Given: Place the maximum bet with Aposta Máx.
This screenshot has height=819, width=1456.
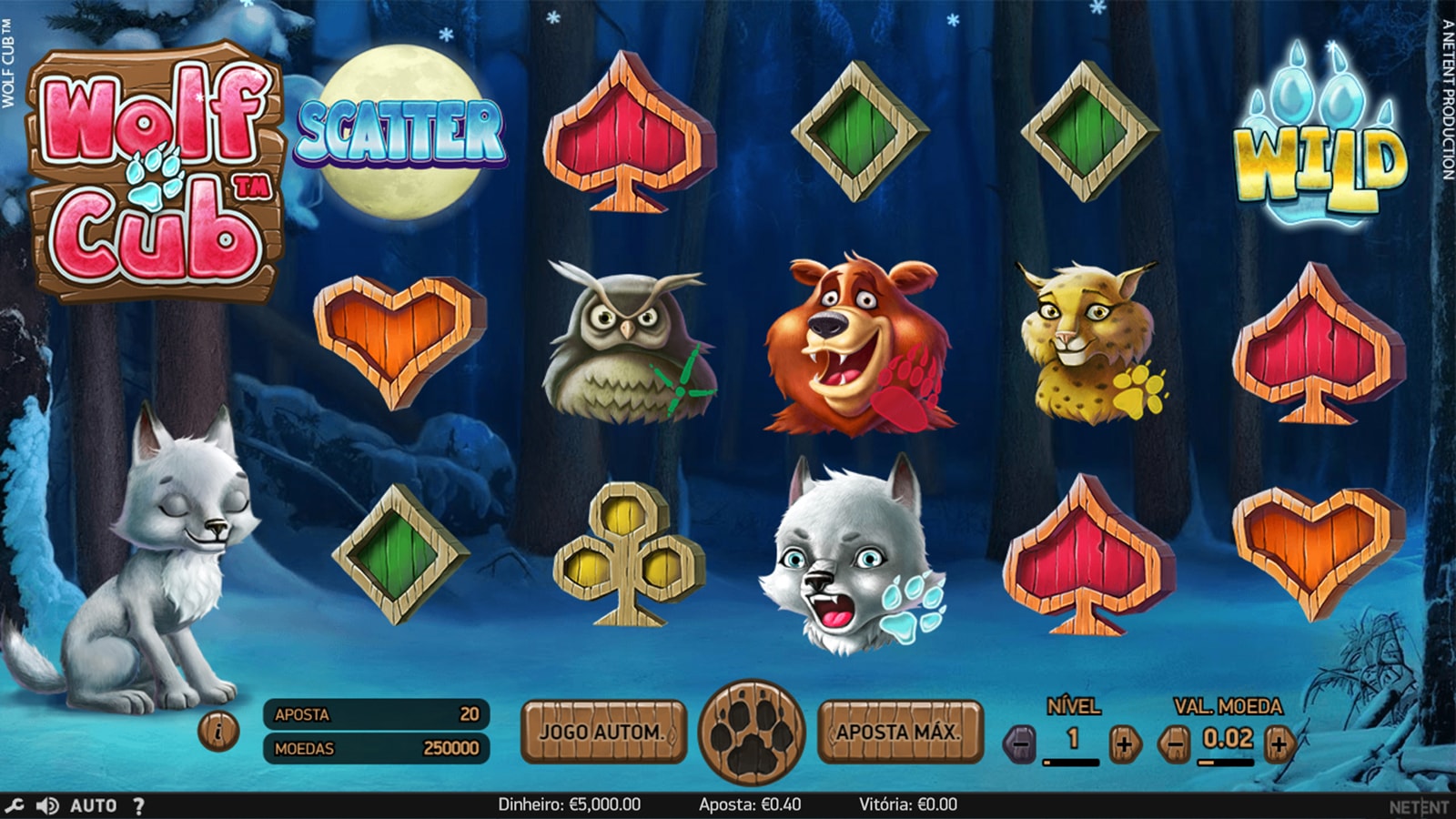Looking at the screenshot, I should click(x=899, y=732).
